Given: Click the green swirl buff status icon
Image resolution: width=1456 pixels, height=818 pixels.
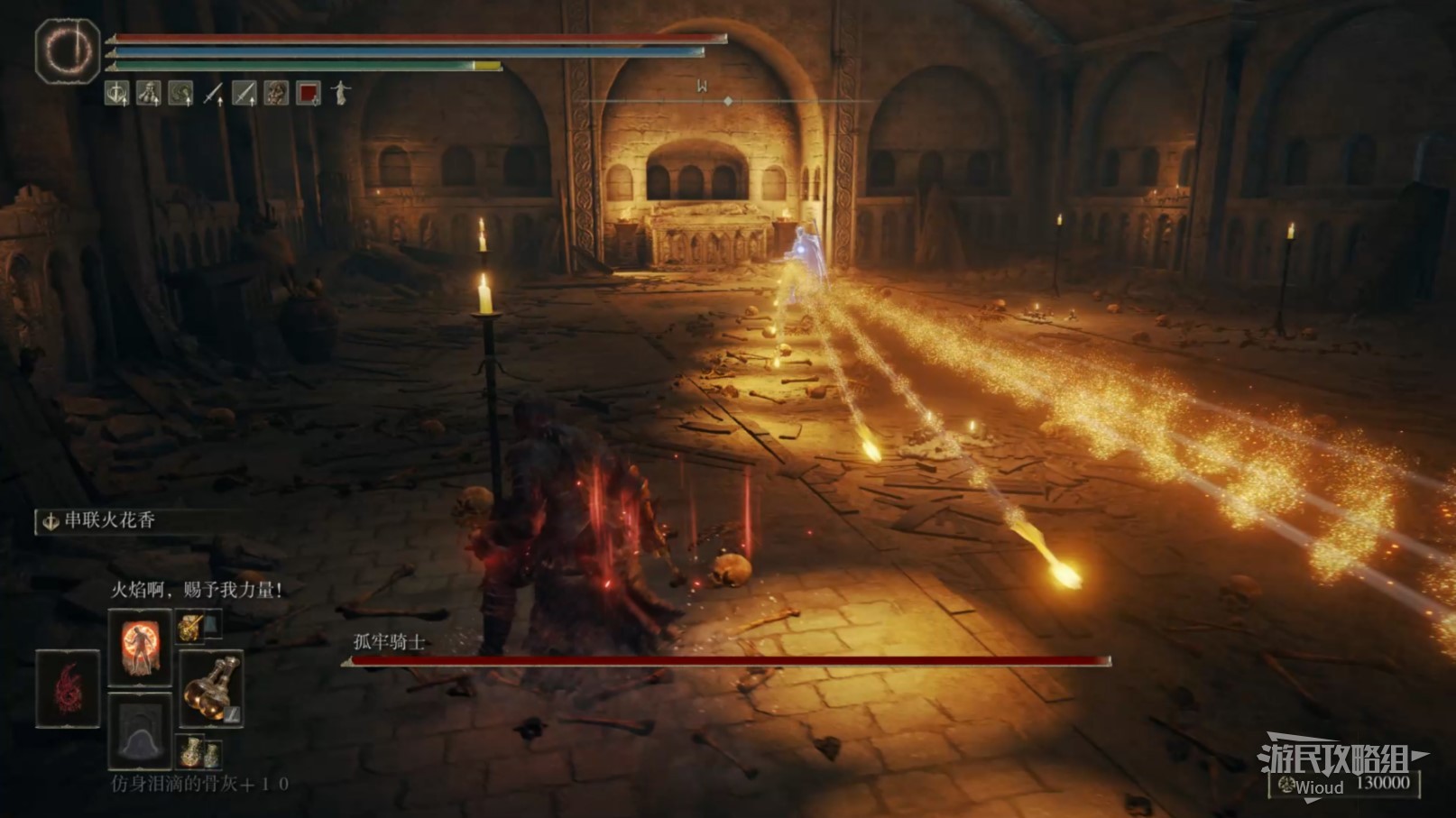Looking at the screenshot, I should (x=180, y=93).
